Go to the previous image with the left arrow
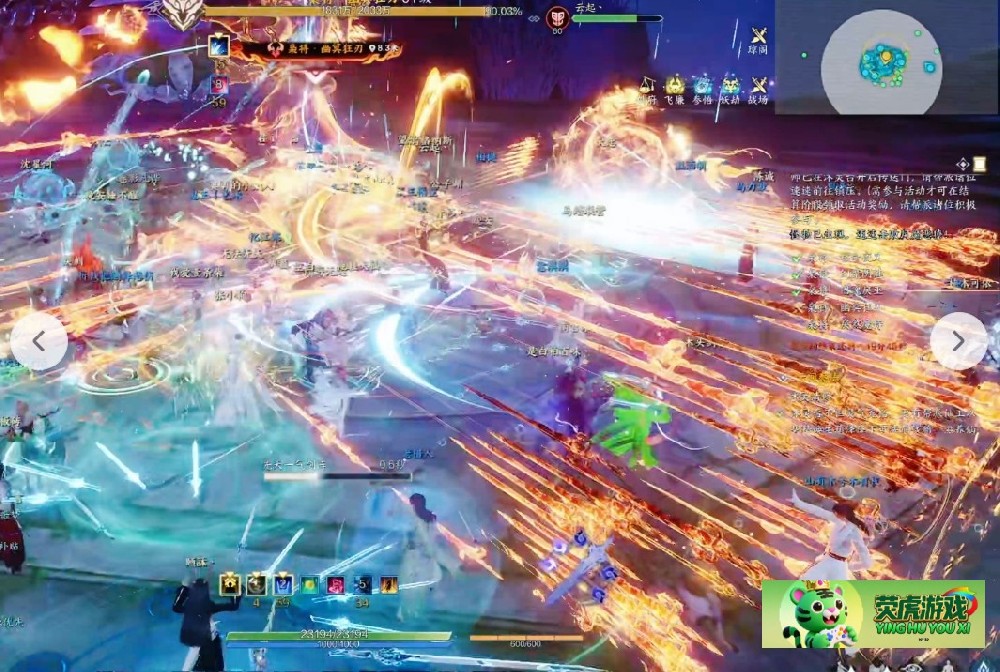The height and width of the screenshot is (672, 1000). (x=39, y=341)
